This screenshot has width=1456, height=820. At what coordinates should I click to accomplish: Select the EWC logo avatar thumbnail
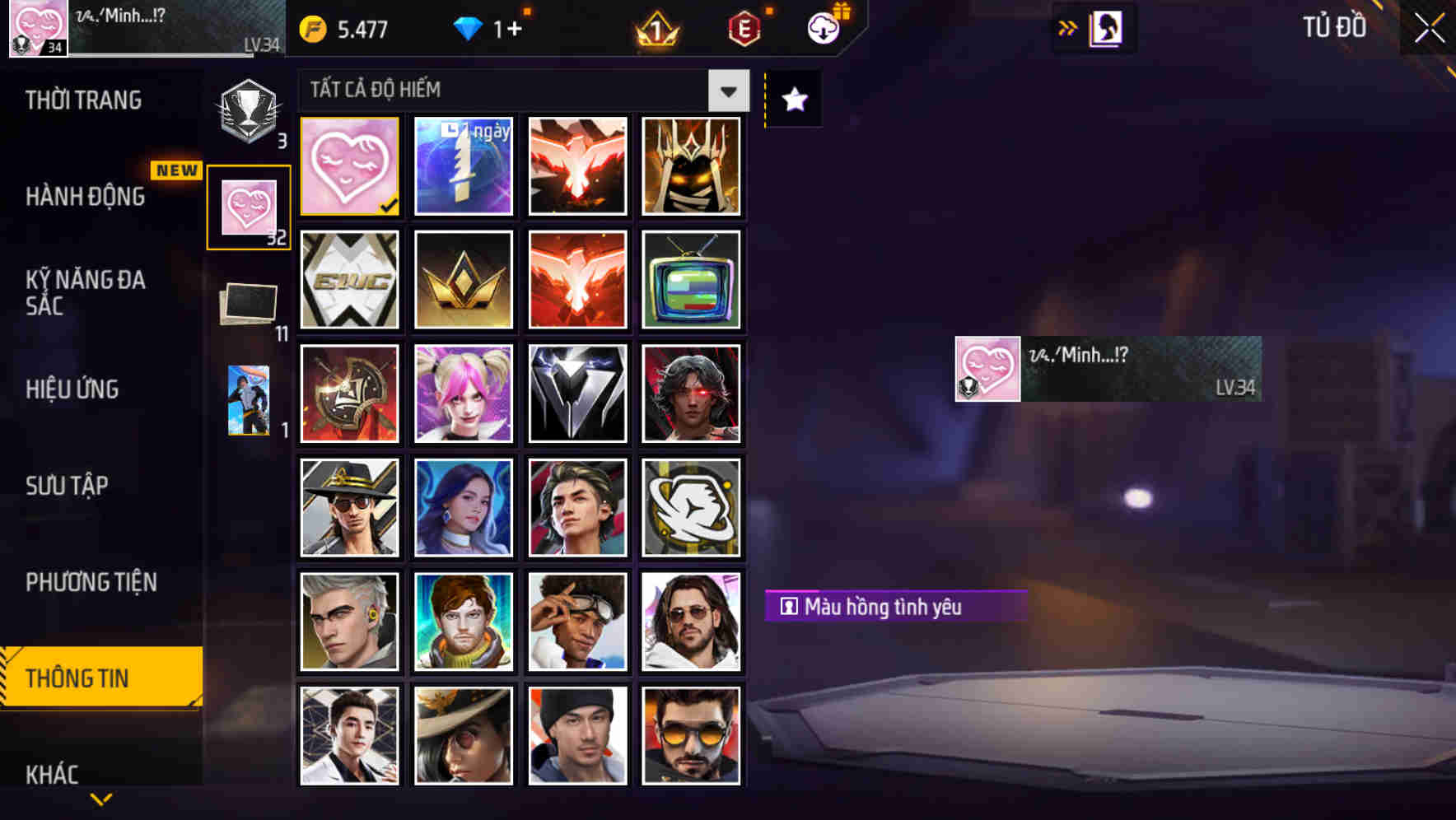[348, 280]
